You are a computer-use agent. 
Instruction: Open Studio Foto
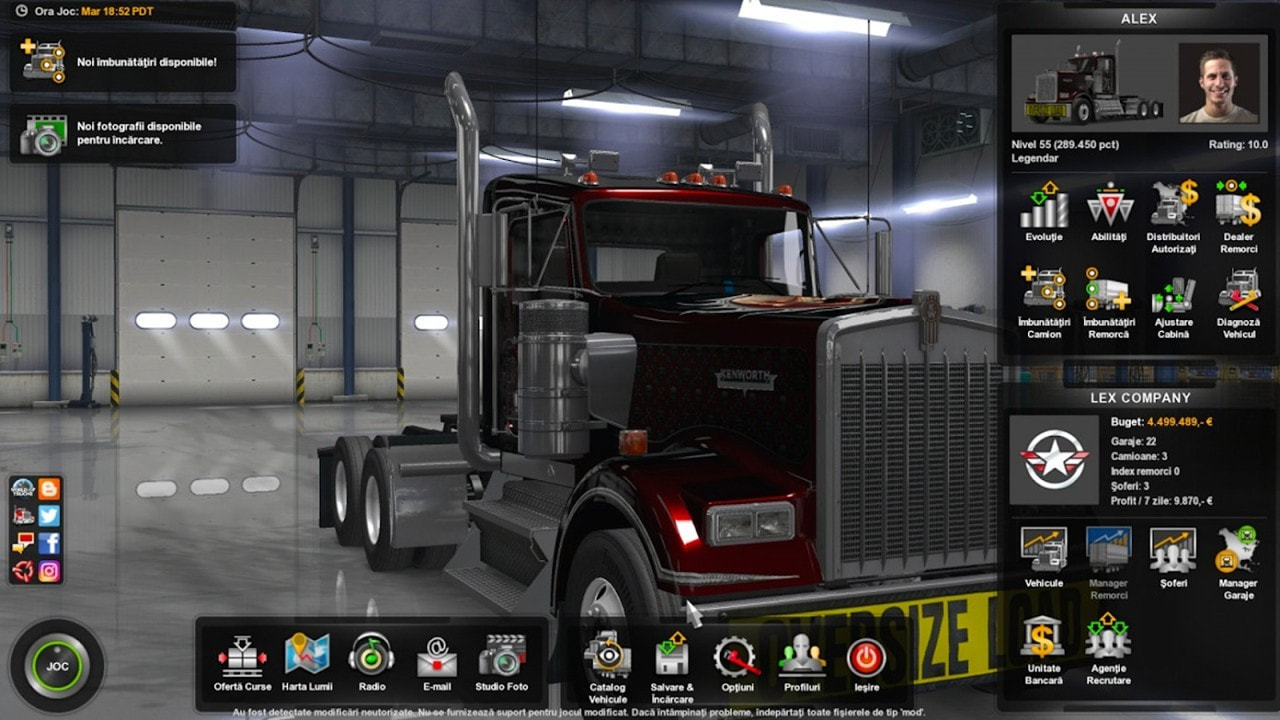point(502,658)
